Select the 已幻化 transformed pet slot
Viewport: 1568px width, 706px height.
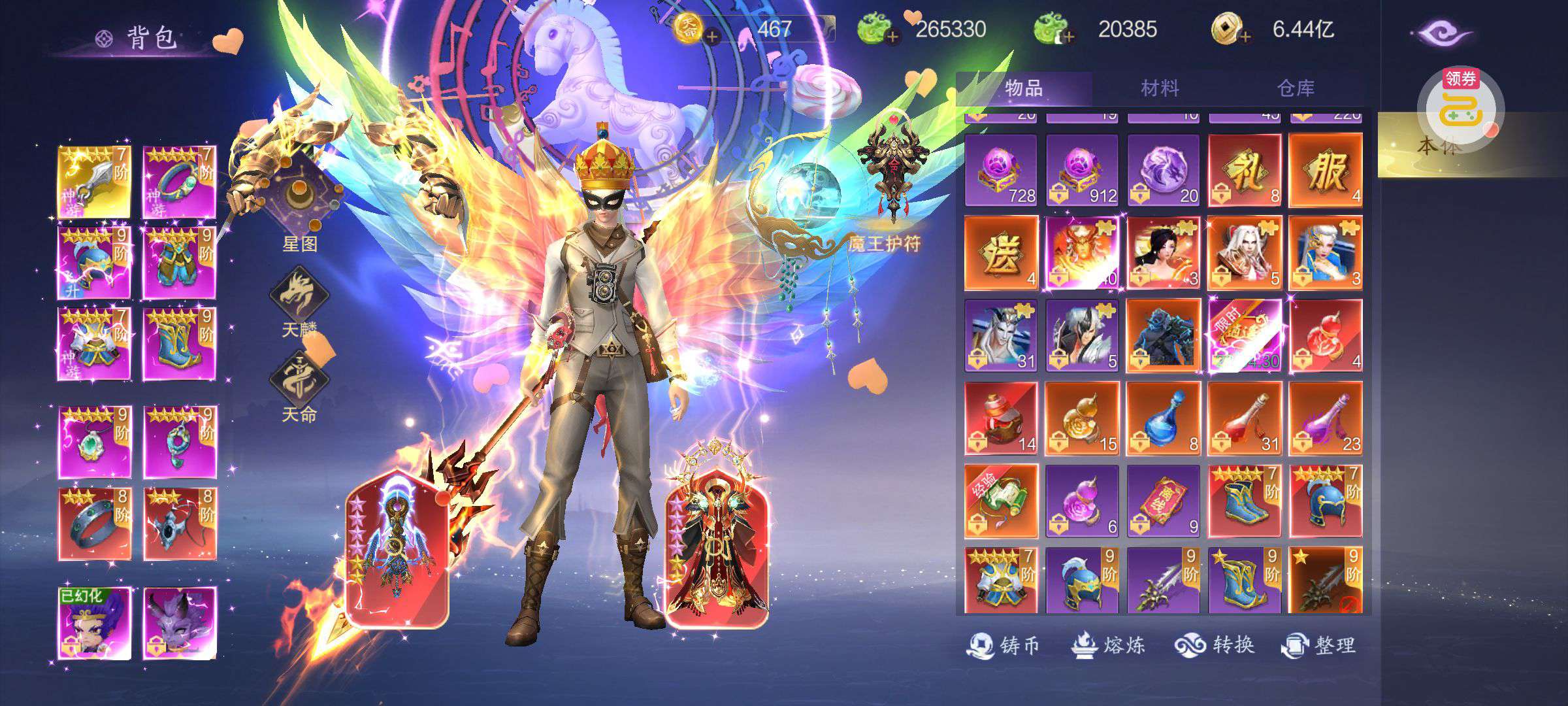(94, 623)
